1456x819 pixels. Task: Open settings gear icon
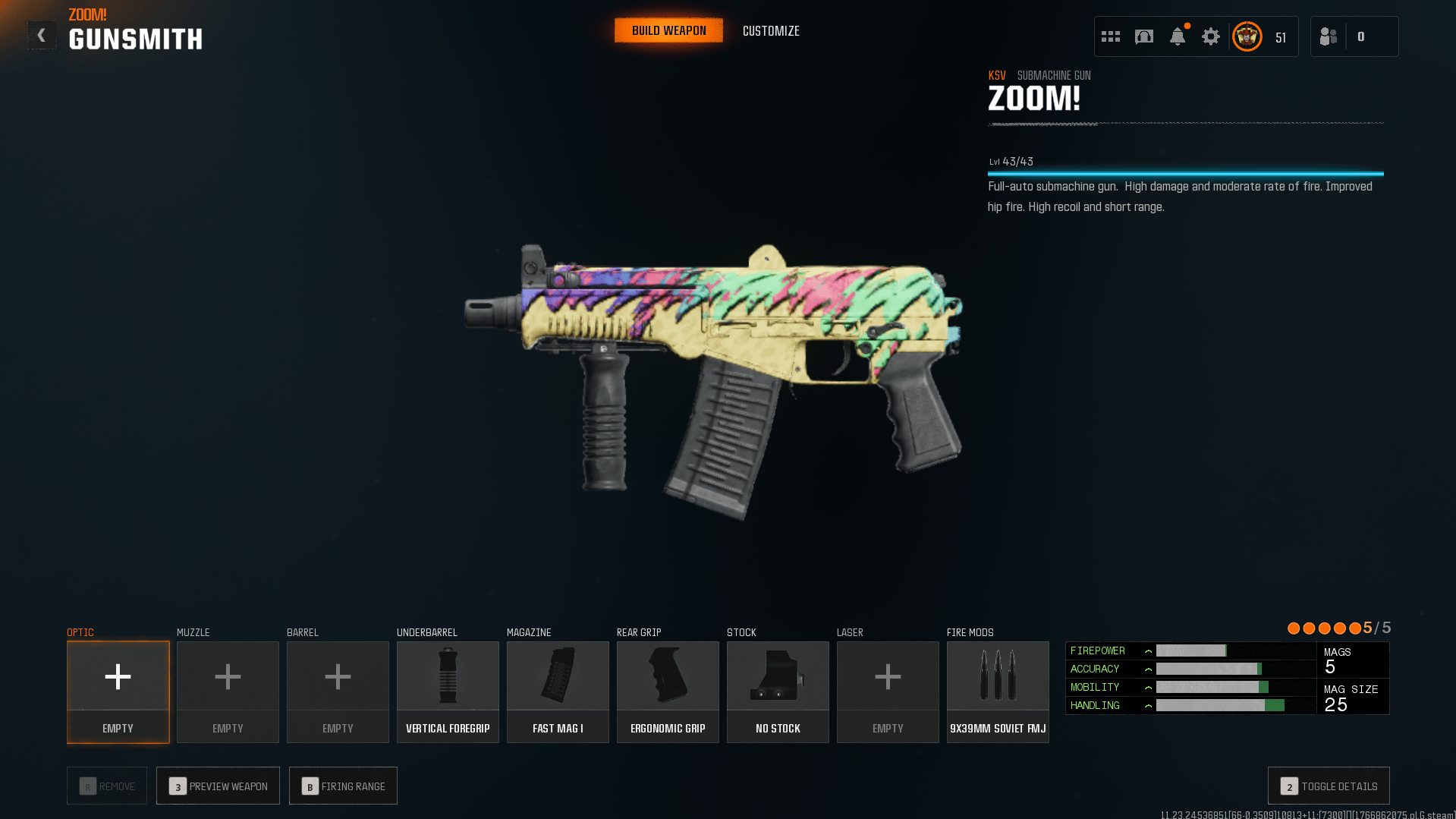[1211, 36]
